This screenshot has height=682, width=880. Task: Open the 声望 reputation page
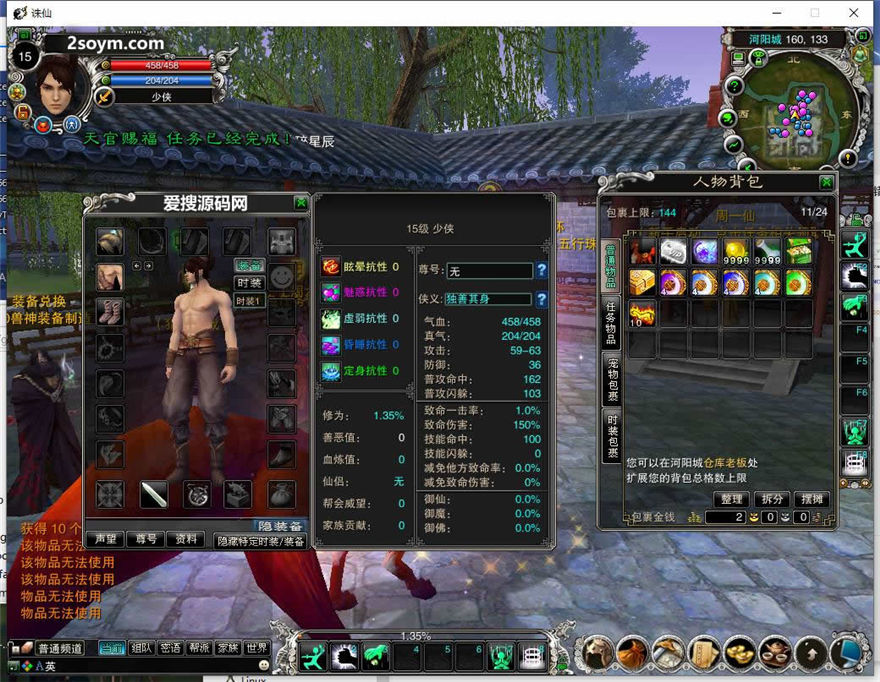pos(105,539)
